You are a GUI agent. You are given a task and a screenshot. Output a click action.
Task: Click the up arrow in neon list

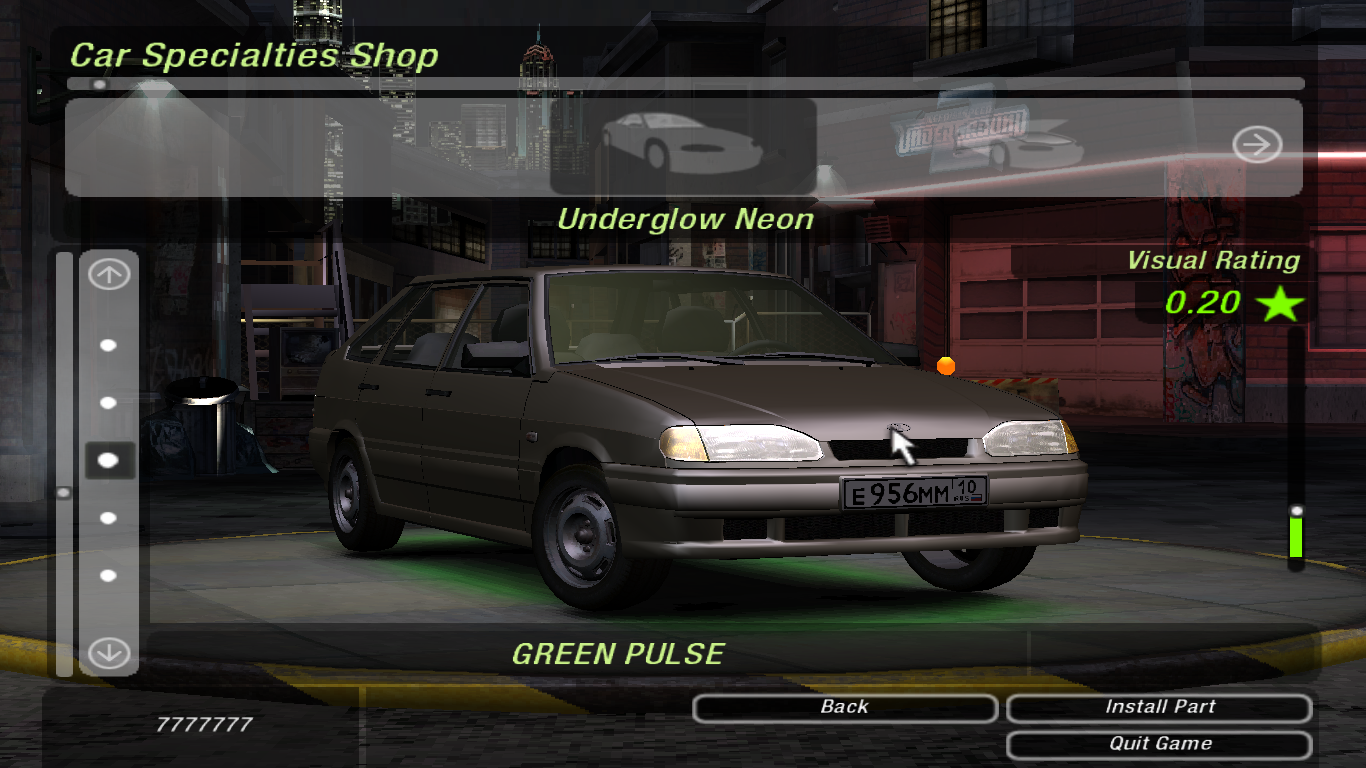pyautogui.click(x=109, y=275)
